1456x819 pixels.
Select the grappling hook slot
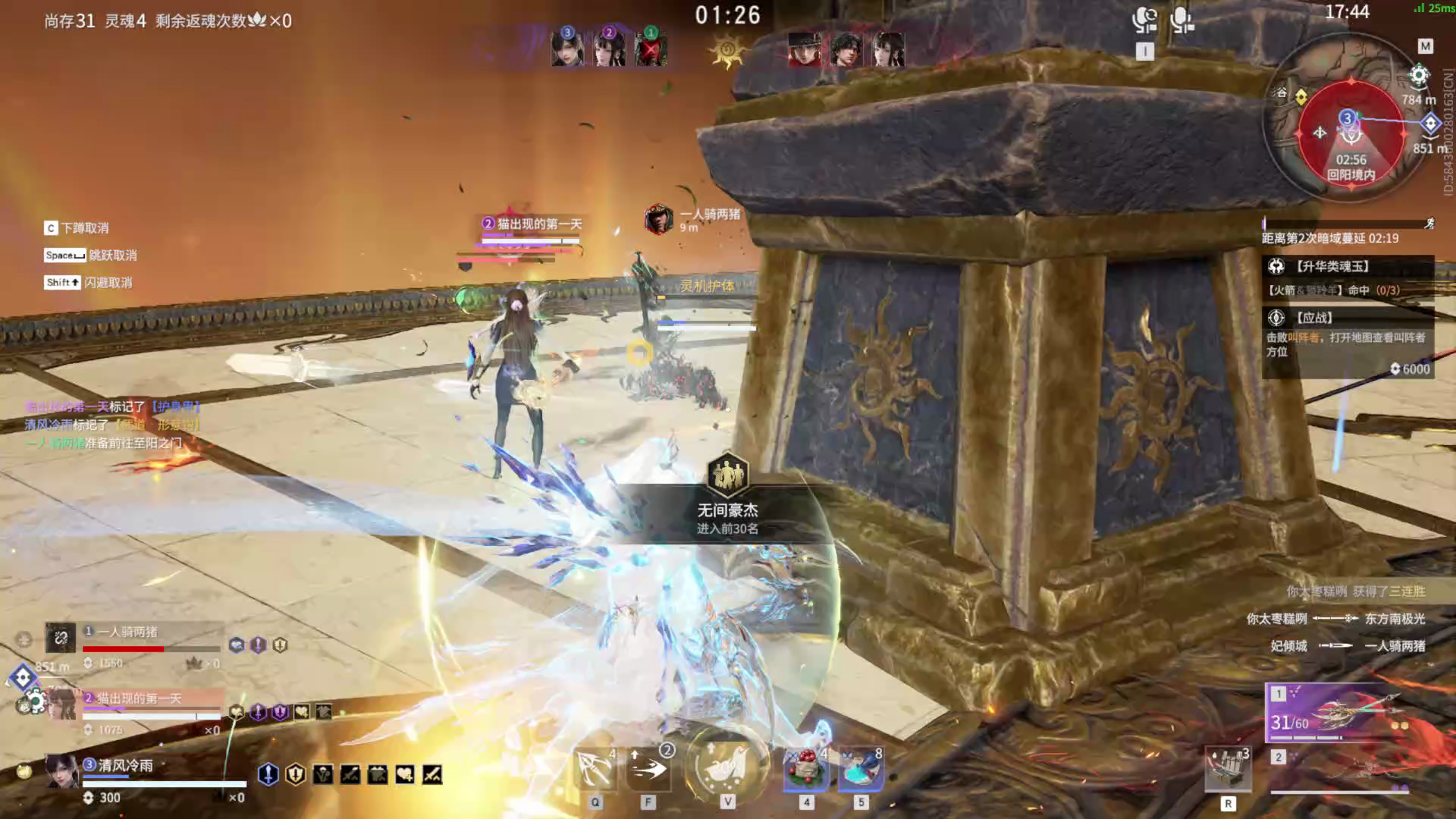[595, 770]
